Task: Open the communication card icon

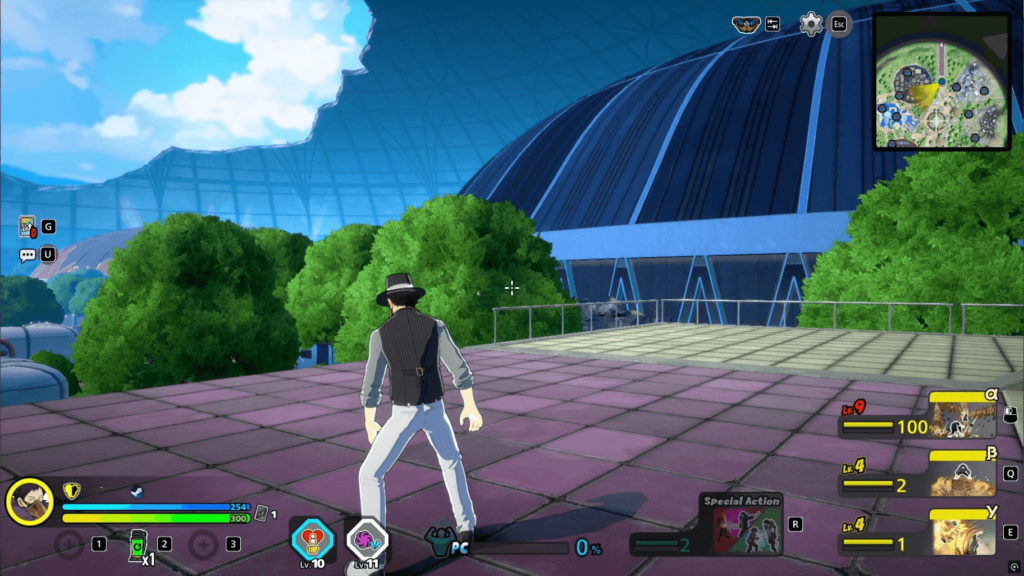Action: click(27, 227)
